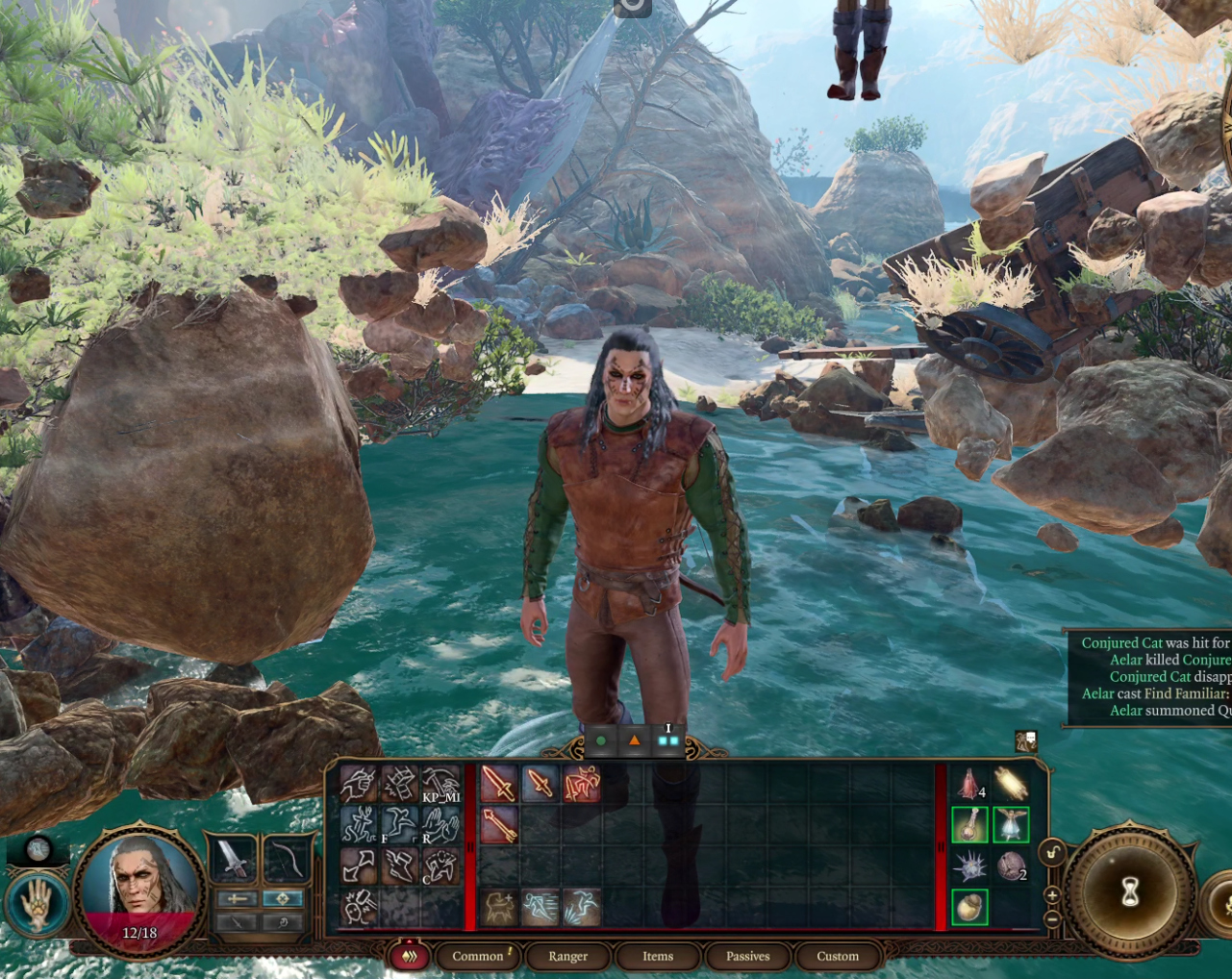Add a hotbar row with plus button
The image size is (1232, 979).
[1052, 895]
